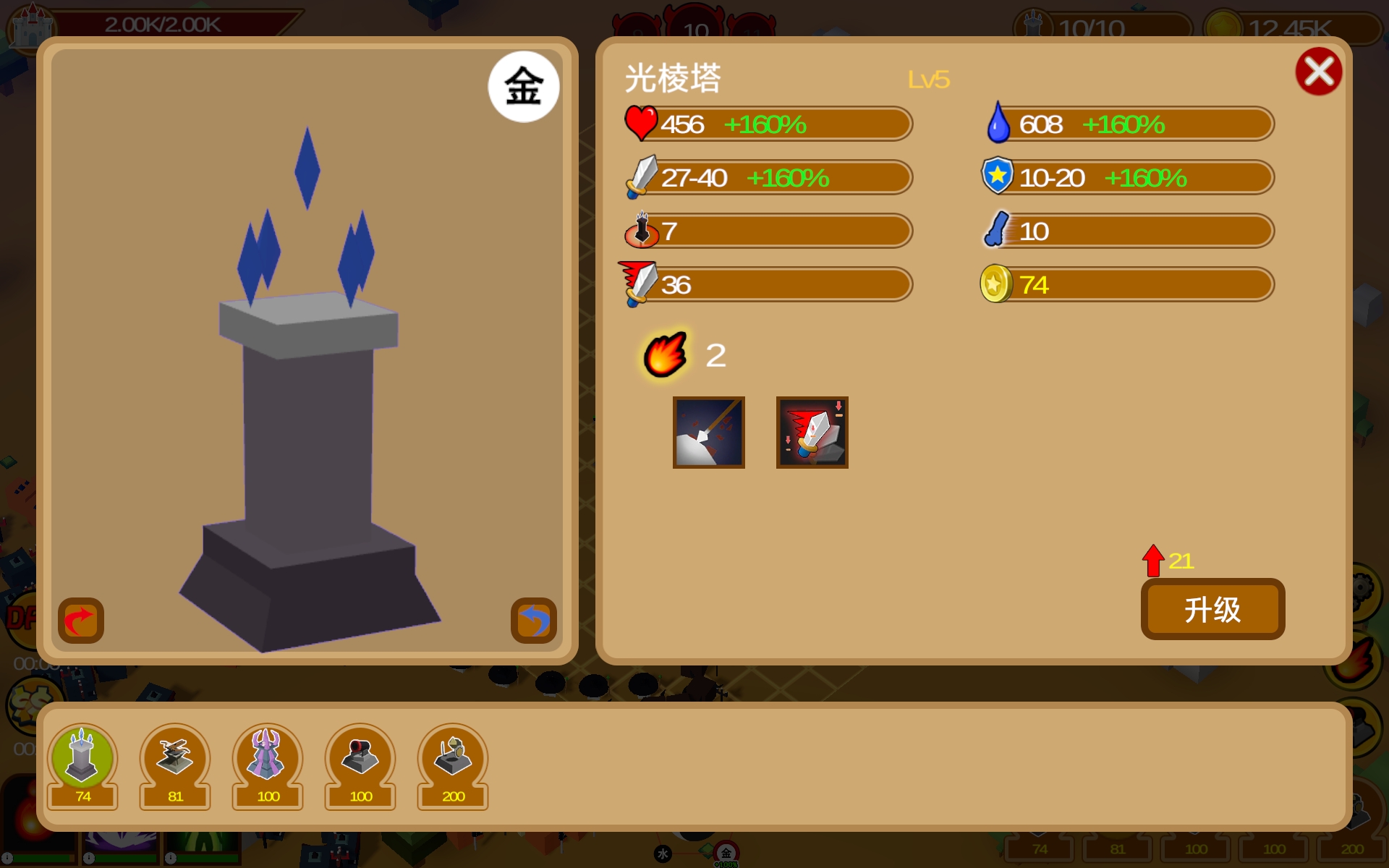
Task: Click the red rotate arrow under tower preview
Action: (80, 620)
